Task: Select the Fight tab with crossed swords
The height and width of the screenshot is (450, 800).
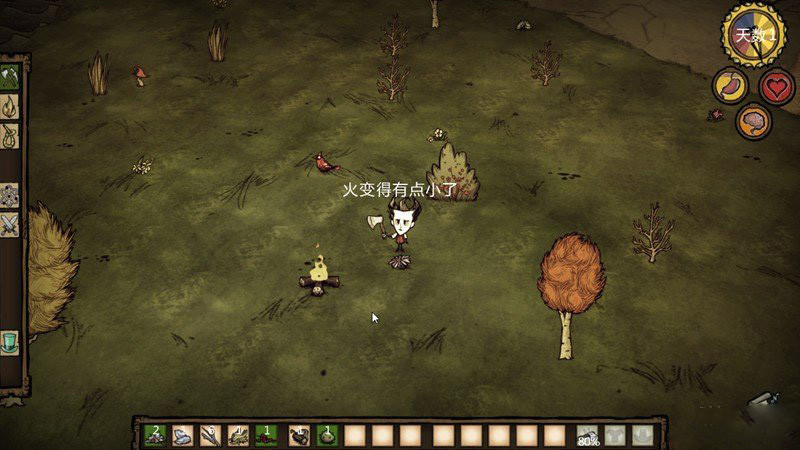Action: 11,224
